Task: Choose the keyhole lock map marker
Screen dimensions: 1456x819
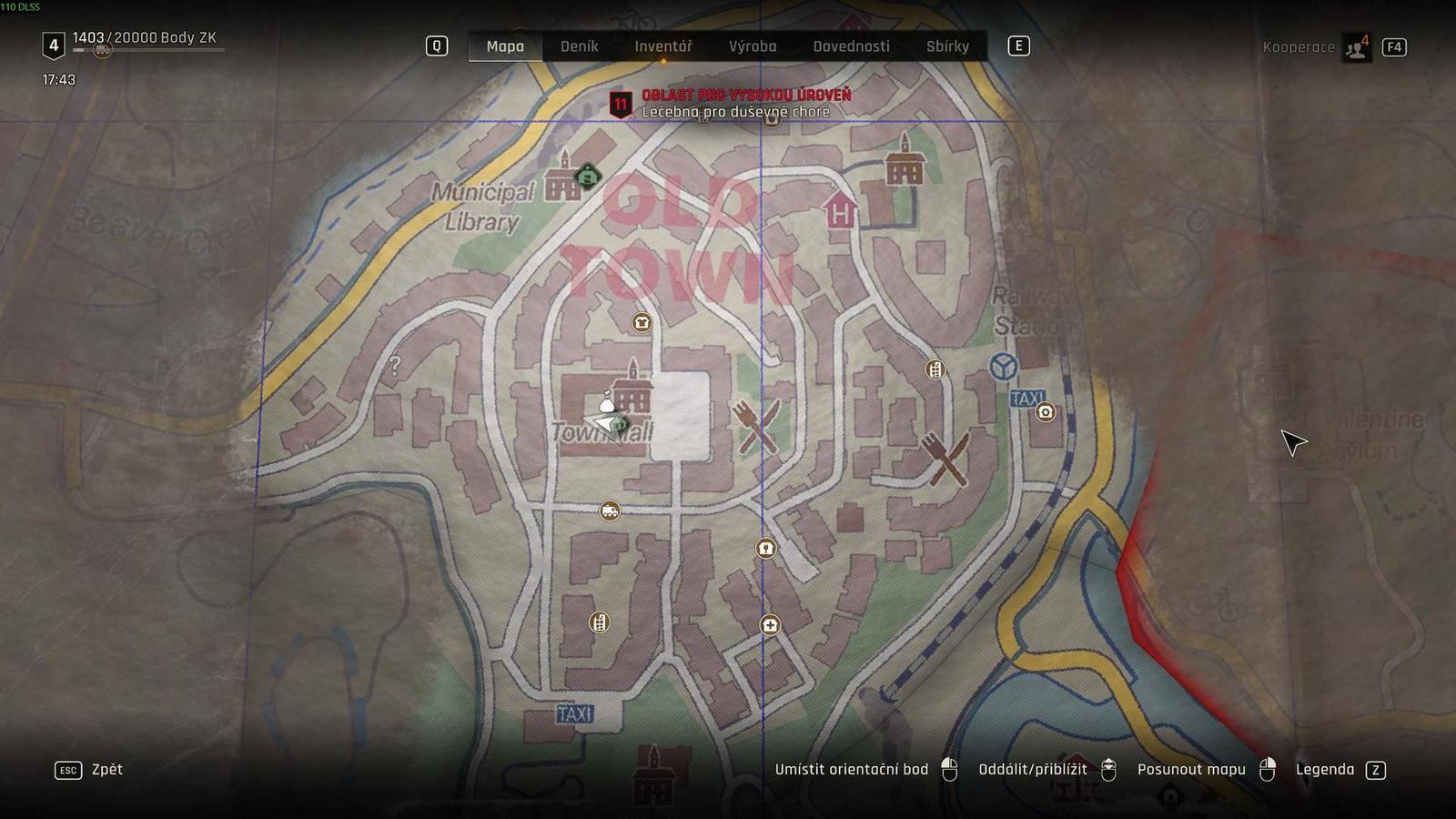Action: click(x=765, y=549)
